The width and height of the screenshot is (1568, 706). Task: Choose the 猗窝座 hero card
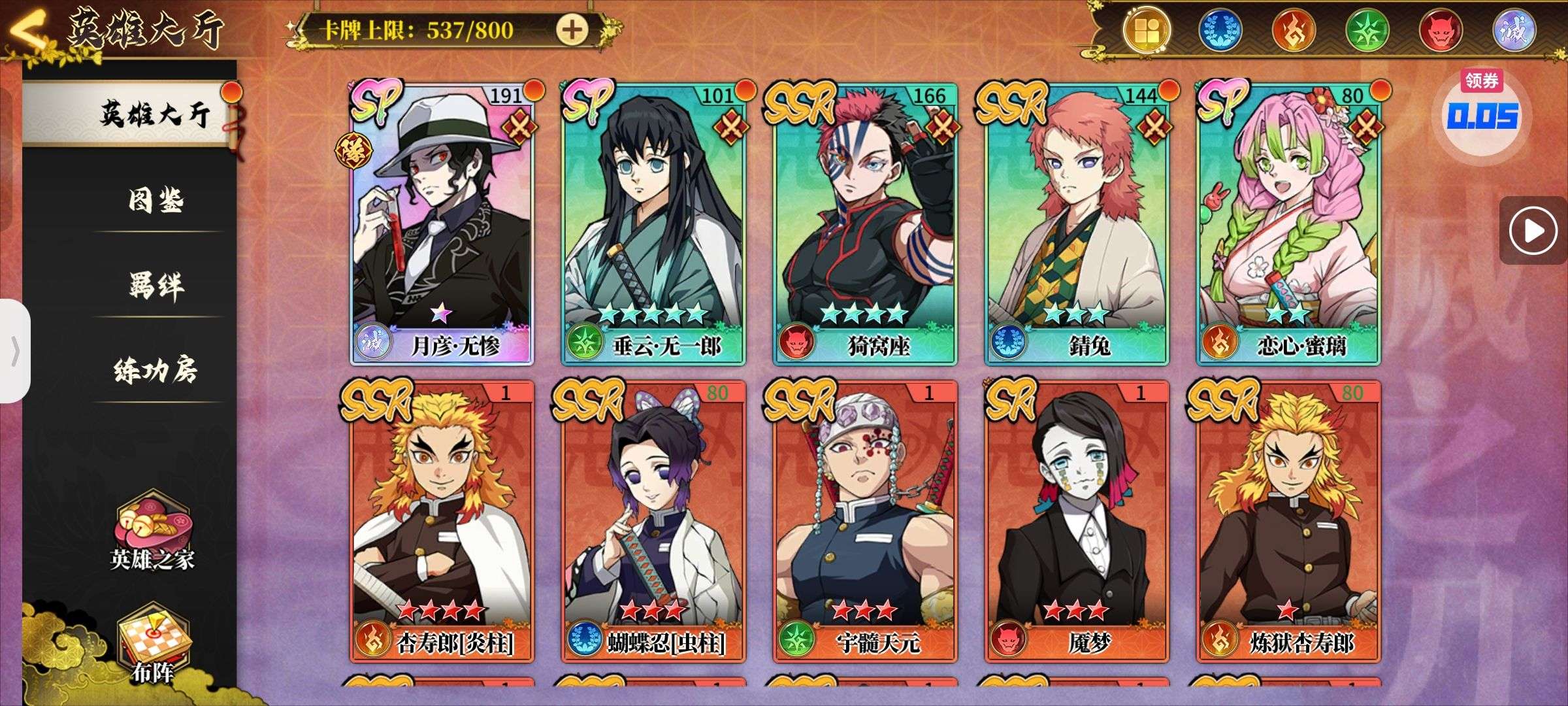(865, 222)
